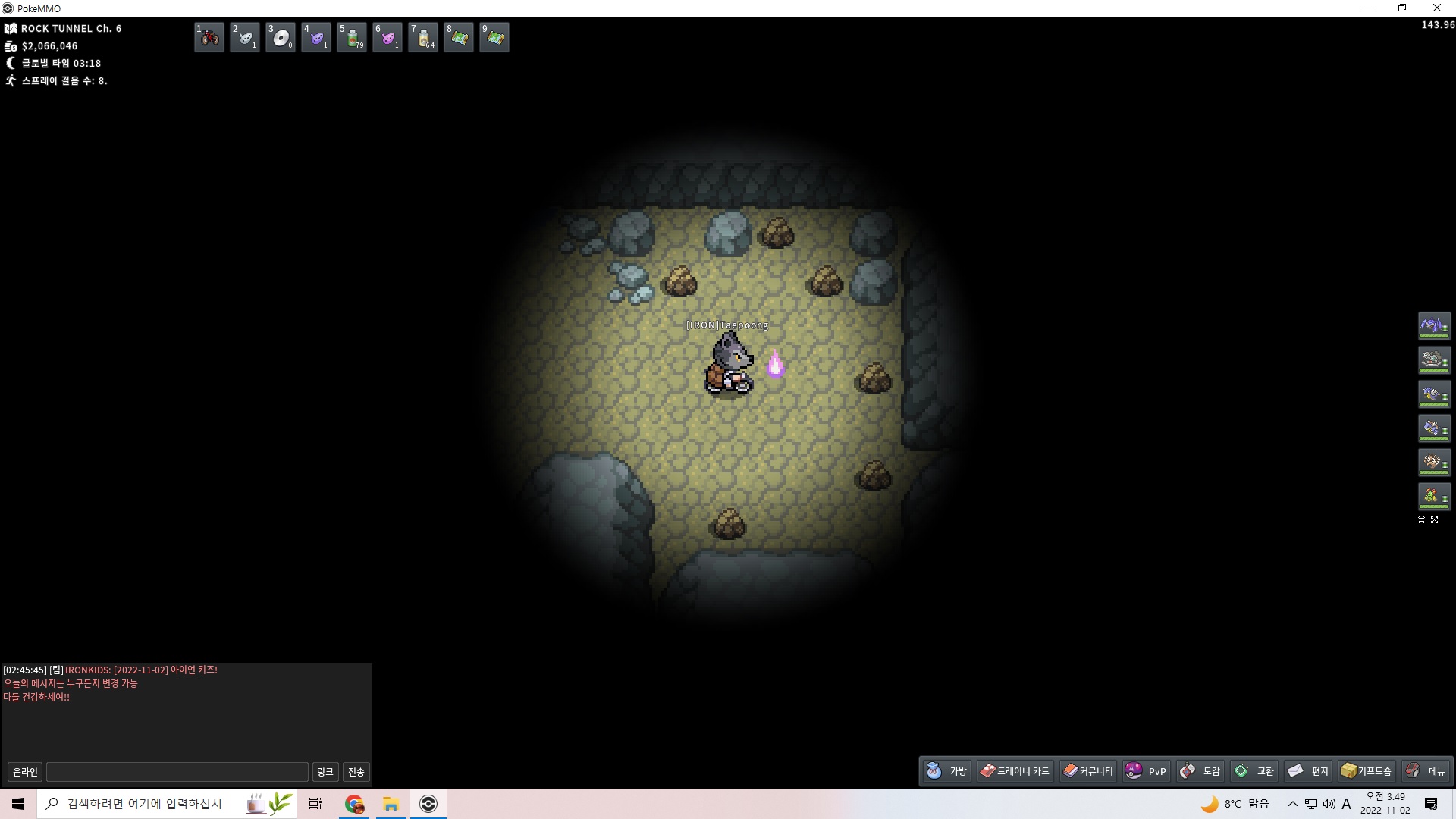Select the first Pokemon in the party sidebar
Viewport: 1456px width, 819px height.
coord(1433,326)
